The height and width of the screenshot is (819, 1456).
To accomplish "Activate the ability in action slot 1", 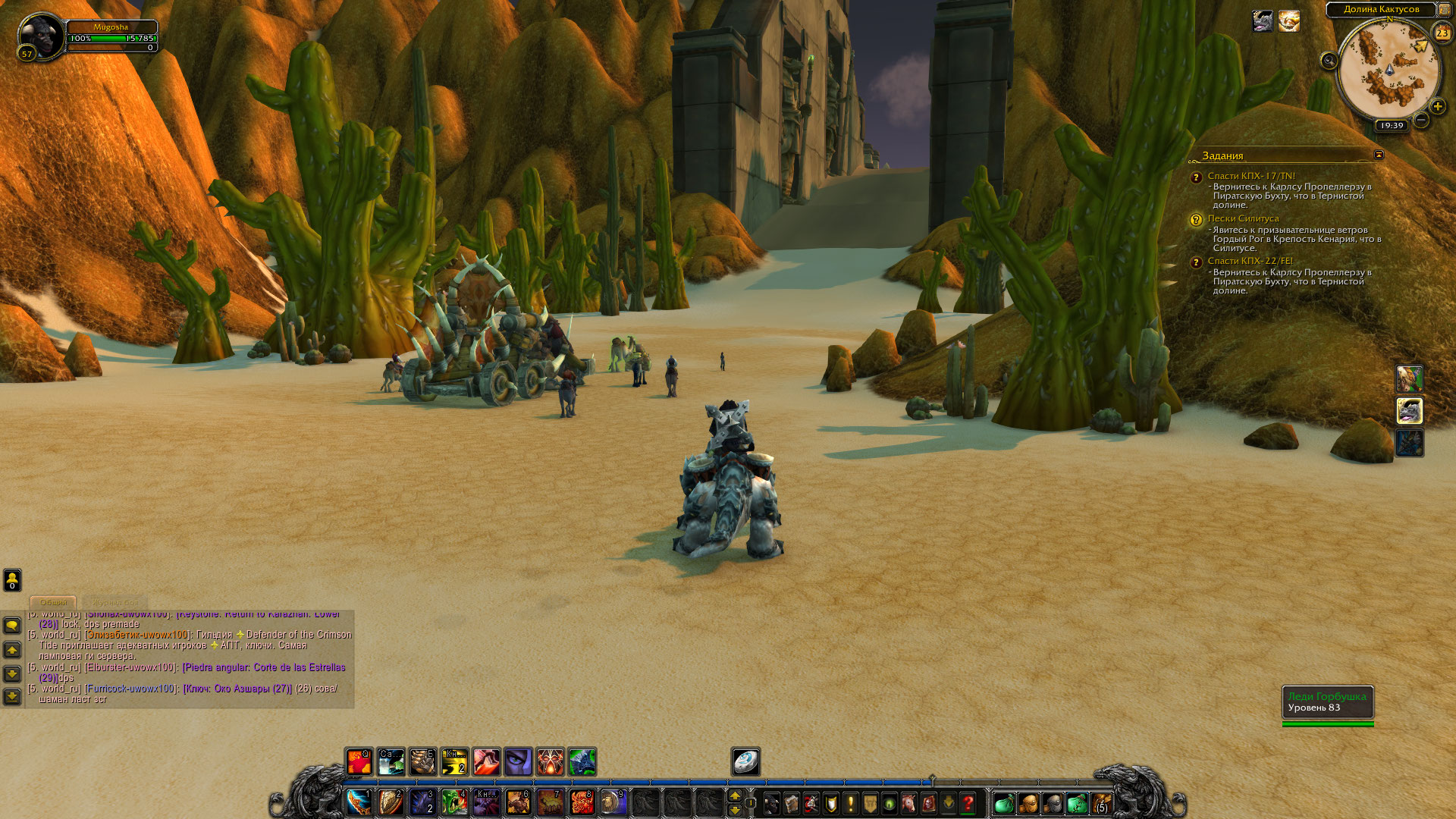I will tap(359, 802).
